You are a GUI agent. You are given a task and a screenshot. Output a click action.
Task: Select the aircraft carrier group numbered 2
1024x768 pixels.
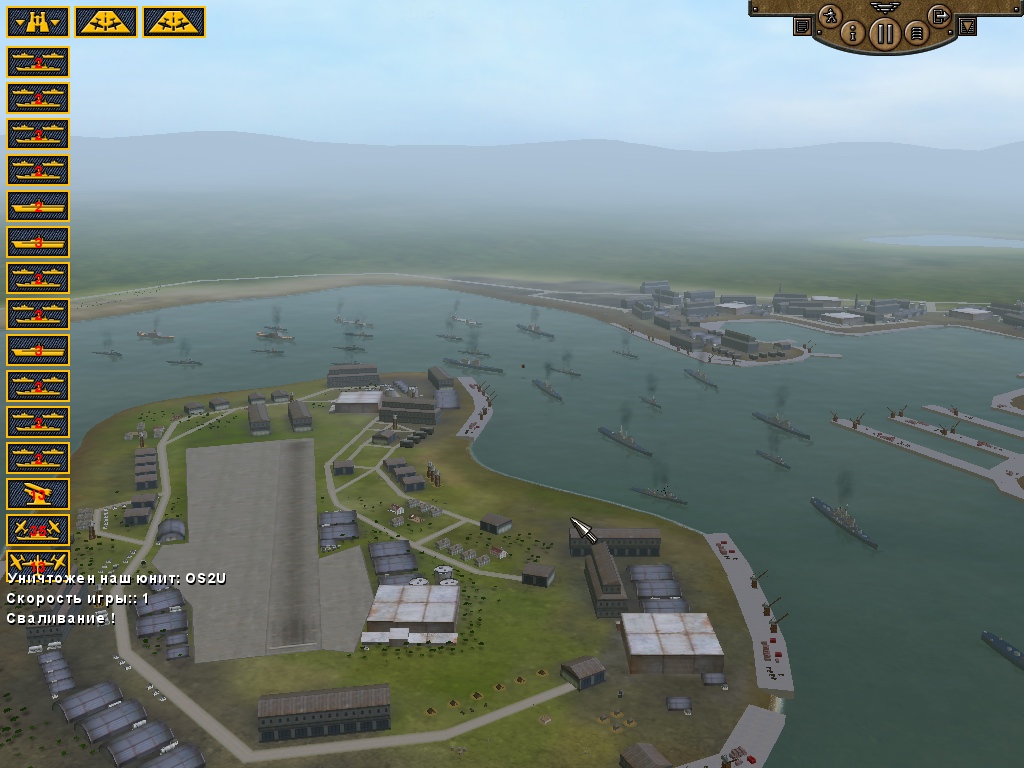38,206
